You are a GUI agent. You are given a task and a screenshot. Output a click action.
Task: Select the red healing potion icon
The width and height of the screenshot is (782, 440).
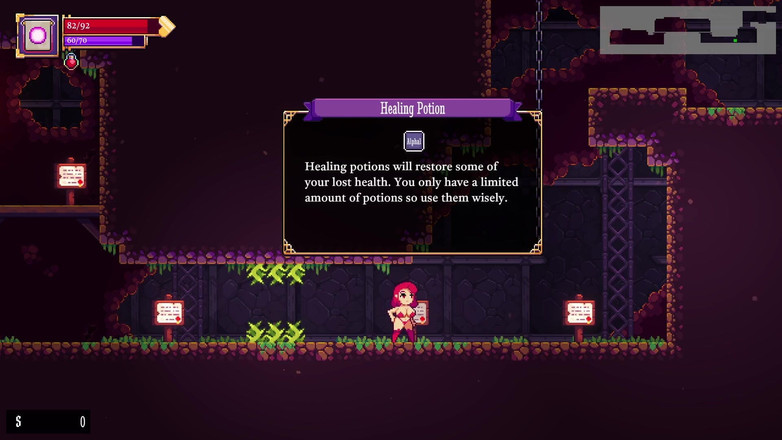pos(71,62)
